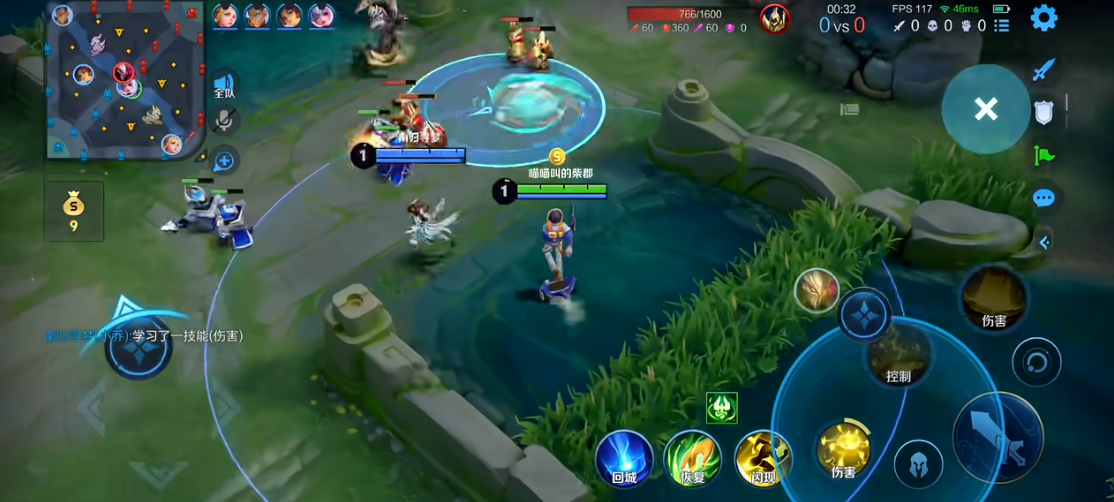This screenshot has height=502, width=1114.
Task: Toggle the 全队 team voice speaker
Action: click(224, 86)
